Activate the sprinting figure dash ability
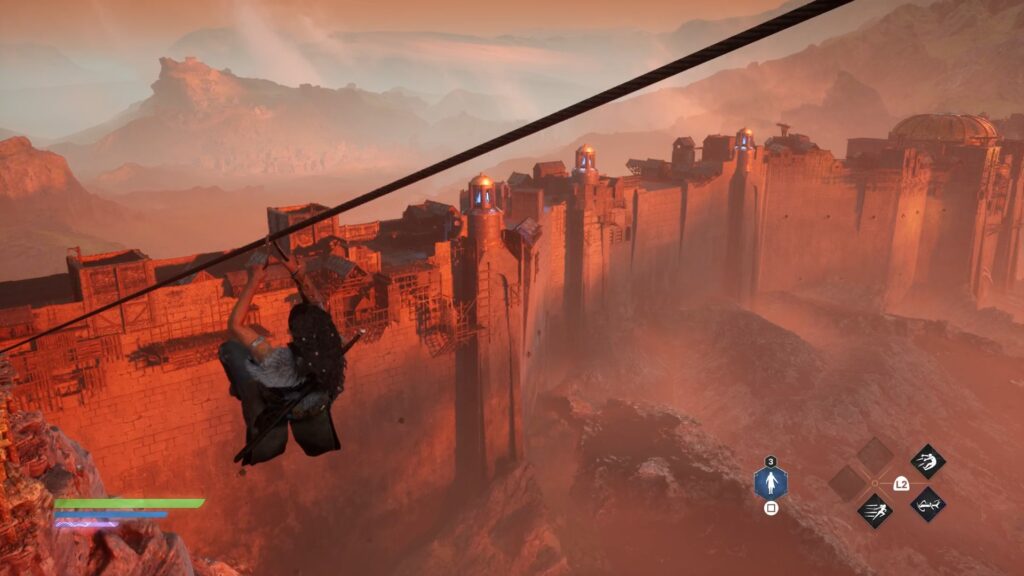1024x576 pixels. click(x=875, y=511)
